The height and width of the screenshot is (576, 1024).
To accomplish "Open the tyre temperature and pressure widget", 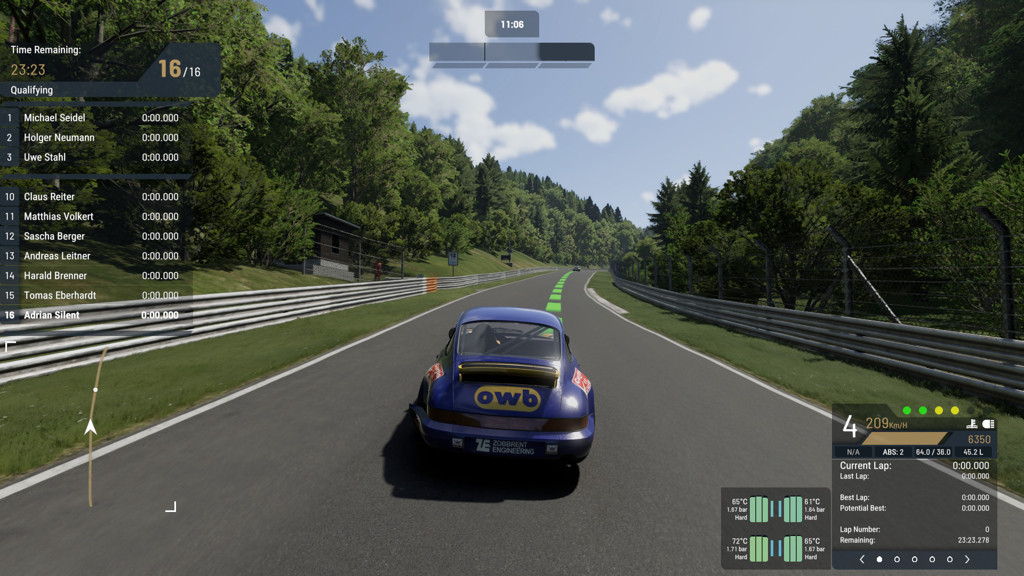I will pos(775,529).
